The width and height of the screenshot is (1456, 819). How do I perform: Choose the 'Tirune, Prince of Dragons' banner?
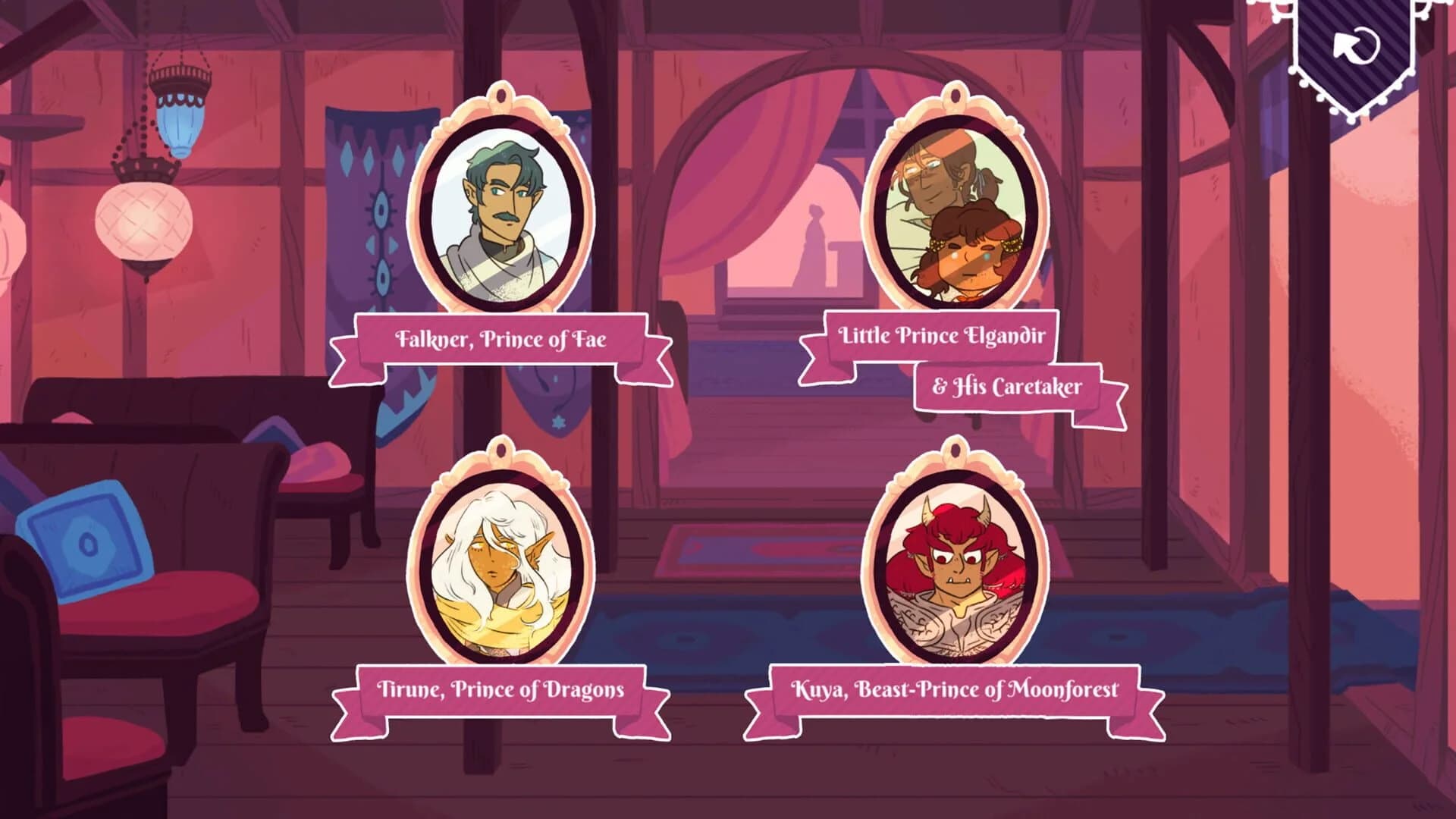coord(500,691)
